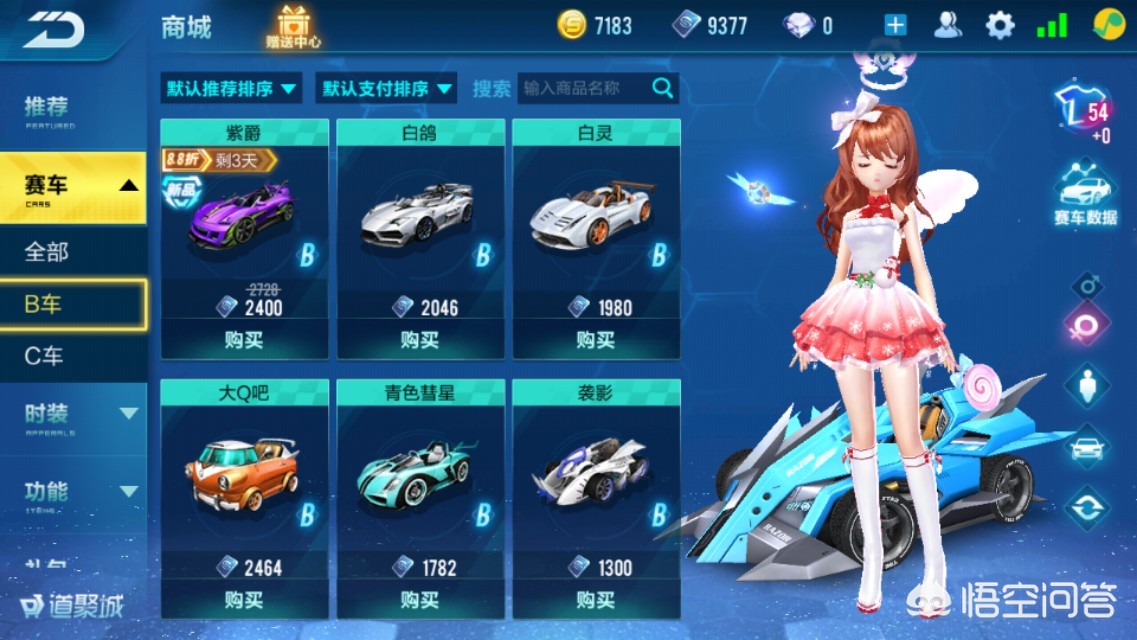This screenshot has height=640, width=1137.
Task: Buy the purple 紫爵 car
Action: [x=244, y=341]
